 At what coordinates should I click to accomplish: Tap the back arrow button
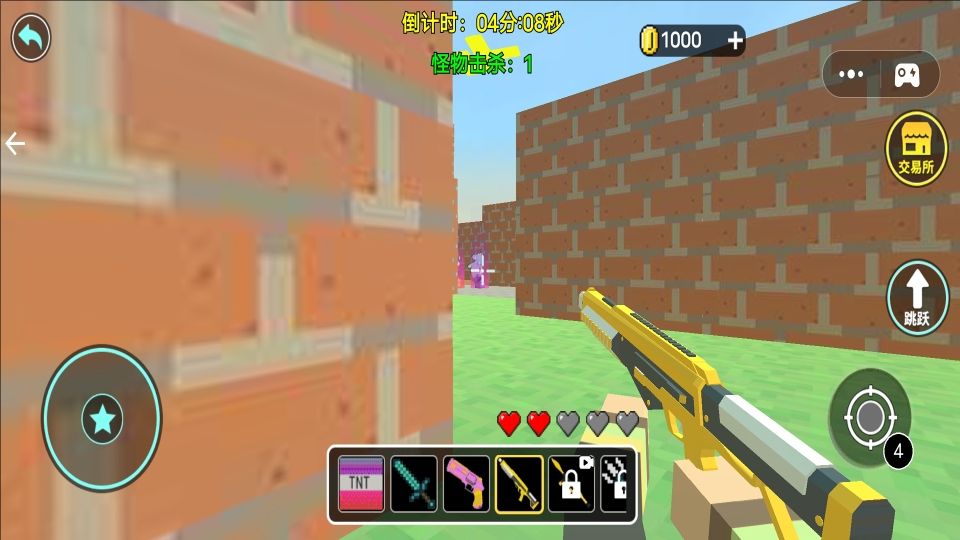click(x=31, y=38)
